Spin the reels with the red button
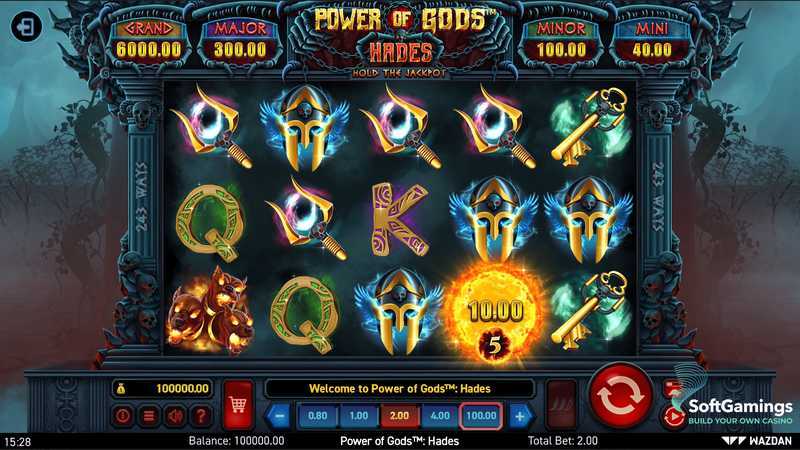This screenshot has height=450, width=800. [x=619, y=397]
